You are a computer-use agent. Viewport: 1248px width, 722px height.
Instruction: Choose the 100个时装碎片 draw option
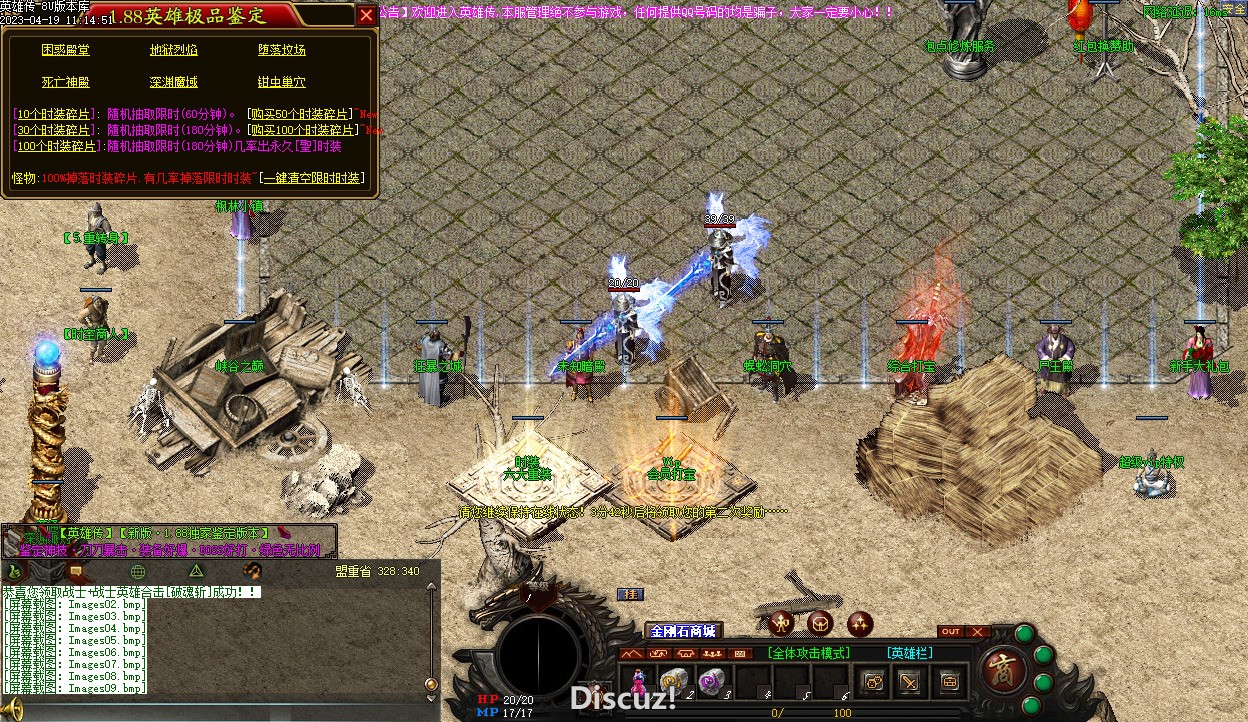pos(58,146)
